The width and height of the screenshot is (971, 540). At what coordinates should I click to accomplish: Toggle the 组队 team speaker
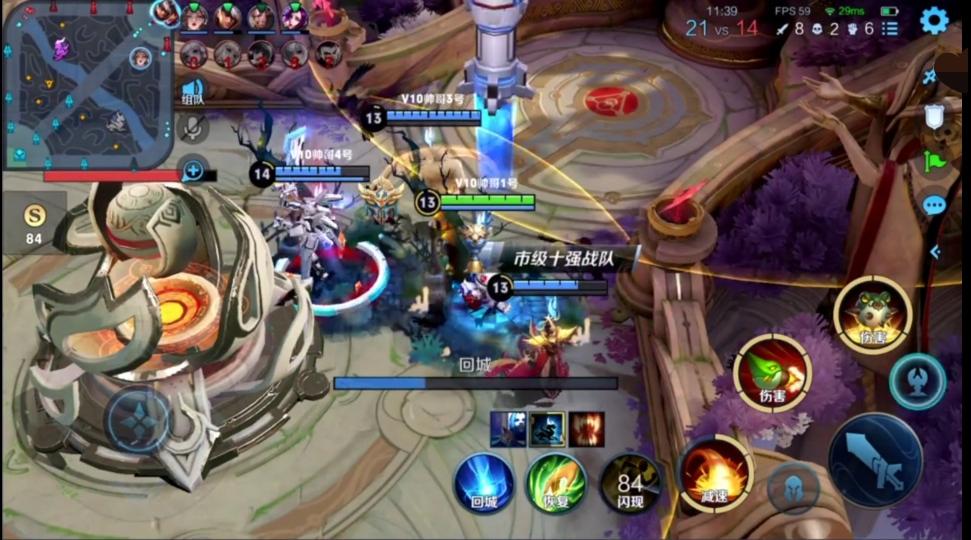[193, 91]
